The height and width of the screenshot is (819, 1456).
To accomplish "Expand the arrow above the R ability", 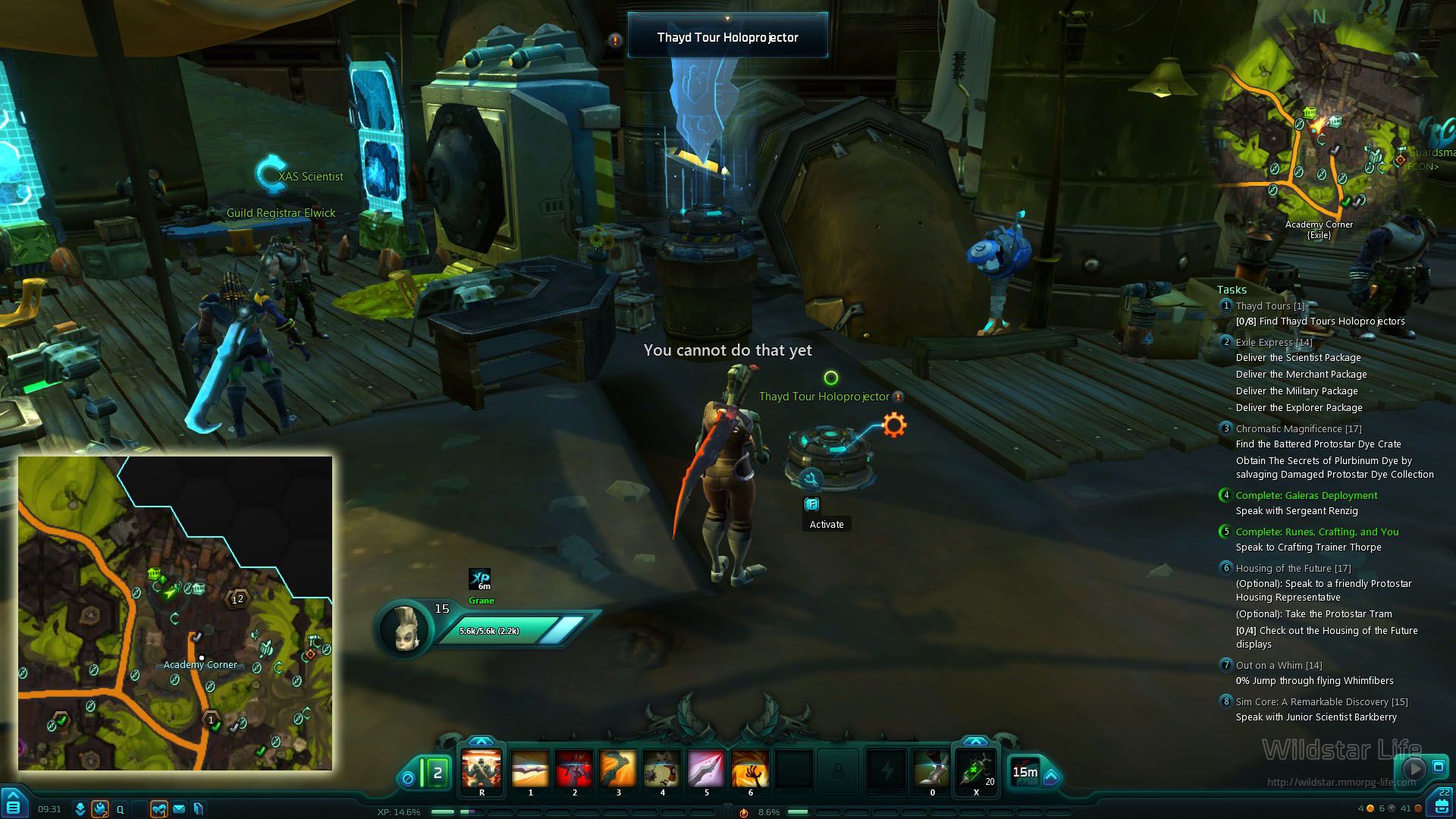I will tap(481, 741).
